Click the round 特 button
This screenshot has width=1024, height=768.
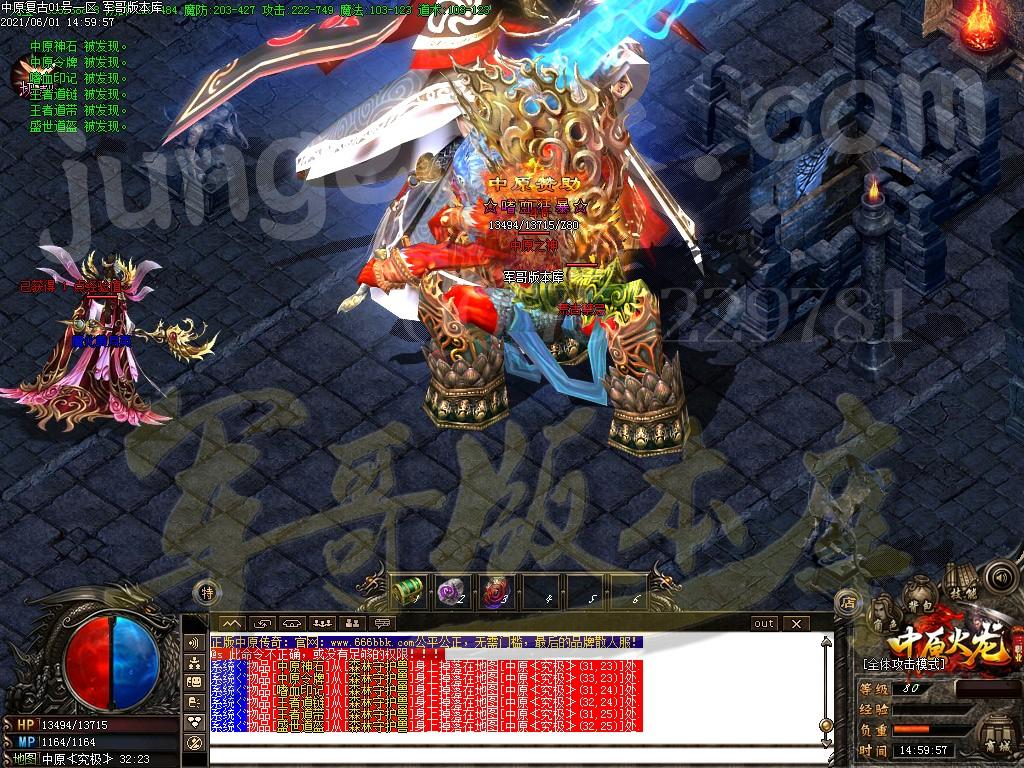(205, 592)
